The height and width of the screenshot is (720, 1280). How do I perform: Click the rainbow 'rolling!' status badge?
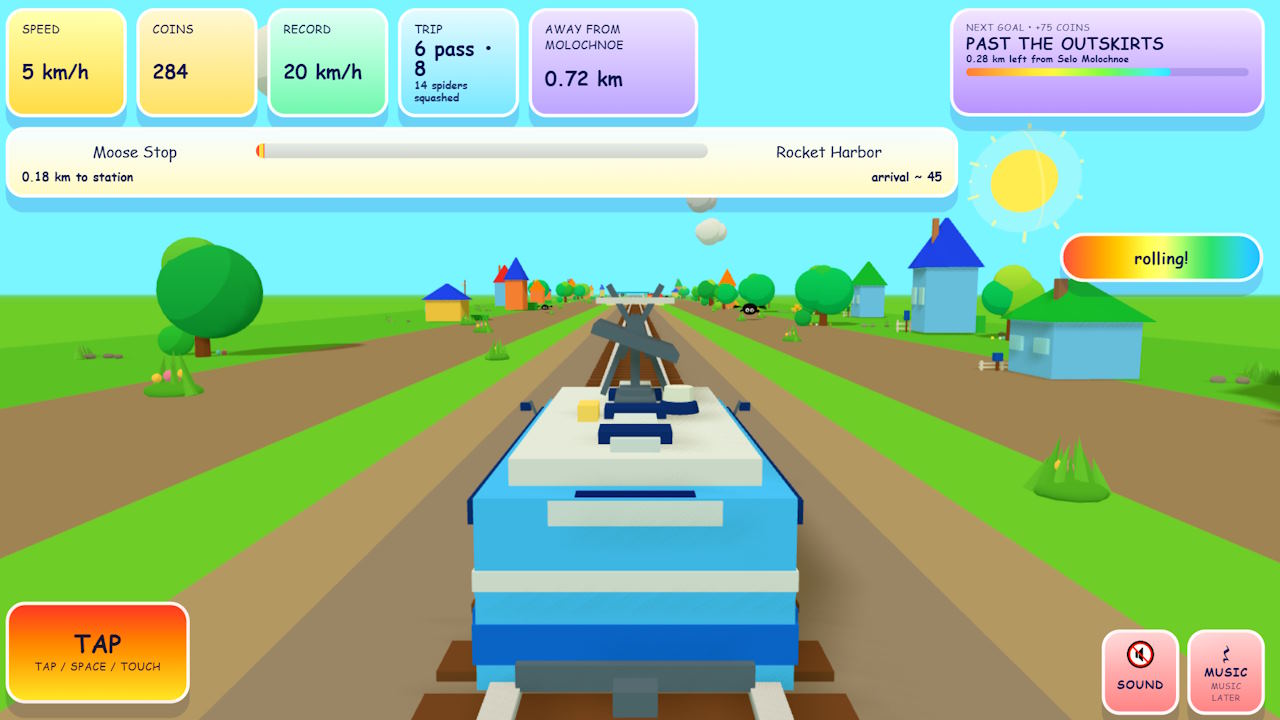[x=1160, y=258]
